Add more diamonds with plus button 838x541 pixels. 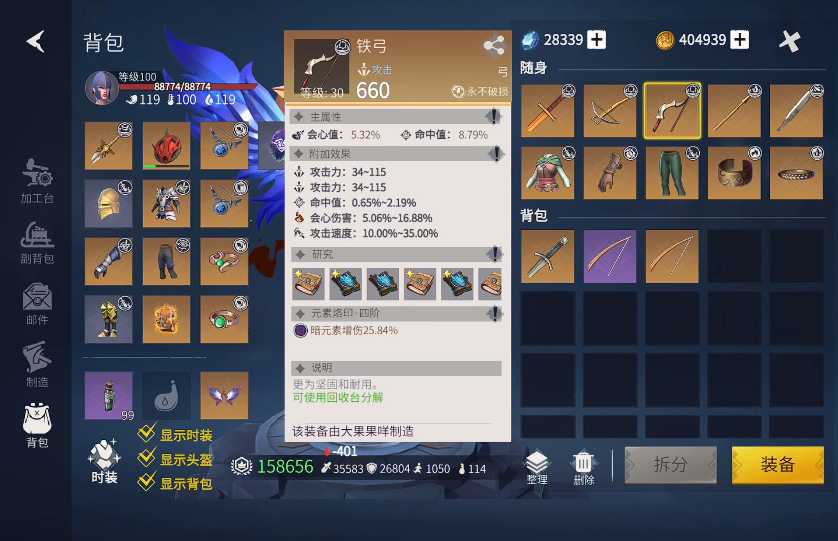click(x=597, y=40)
